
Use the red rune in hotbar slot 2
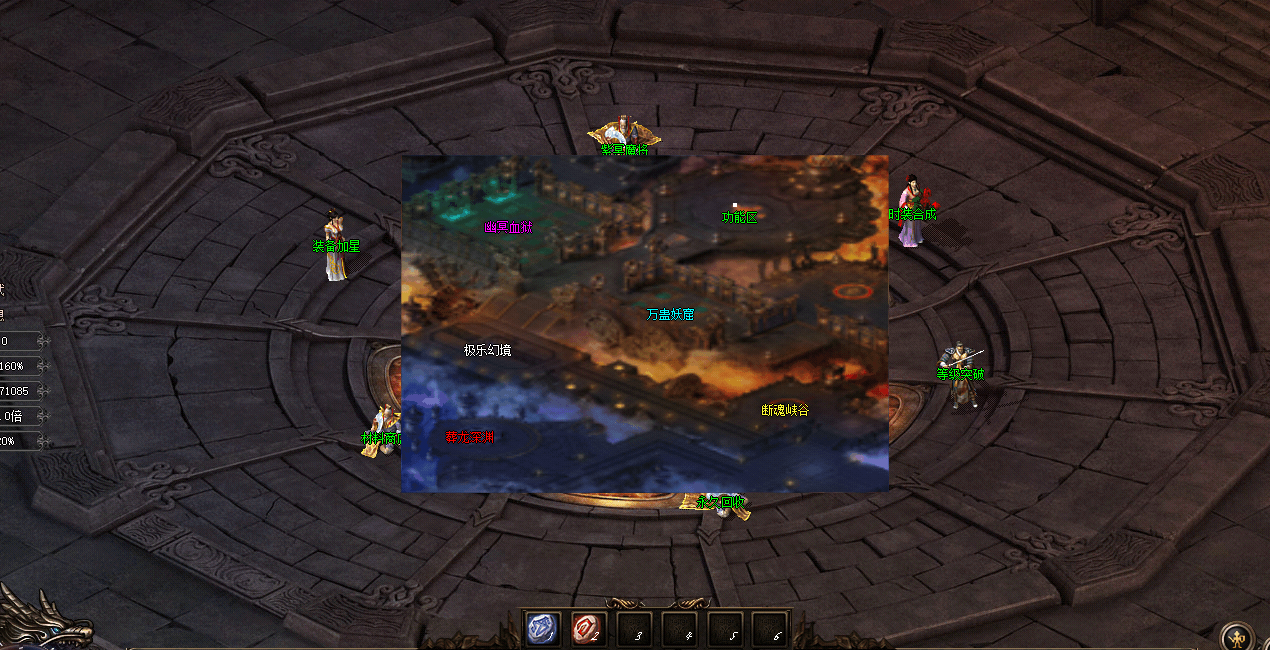click(x=588, y=629)
